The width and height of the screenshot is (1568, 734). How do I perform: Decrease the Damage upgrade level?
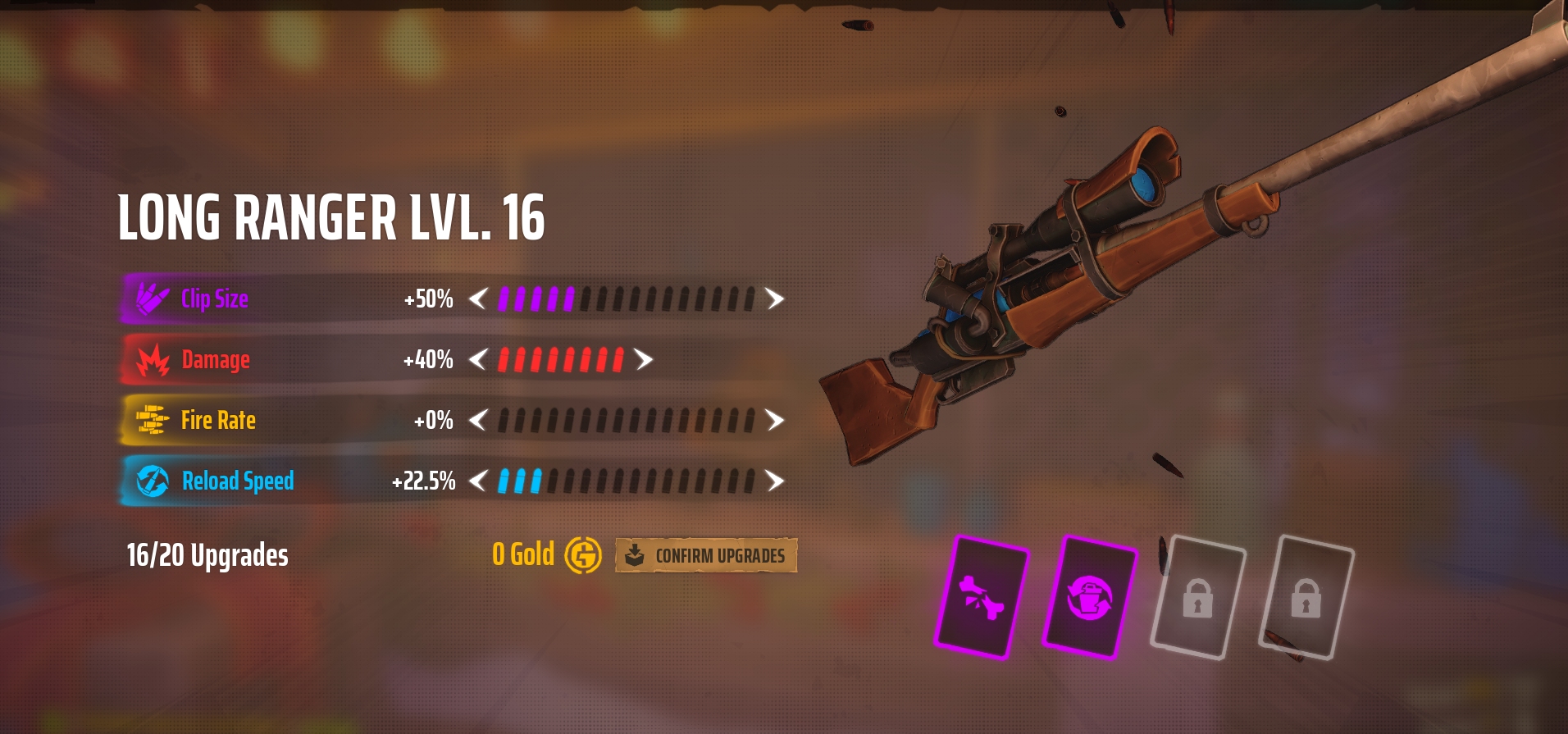coord(478,359)
